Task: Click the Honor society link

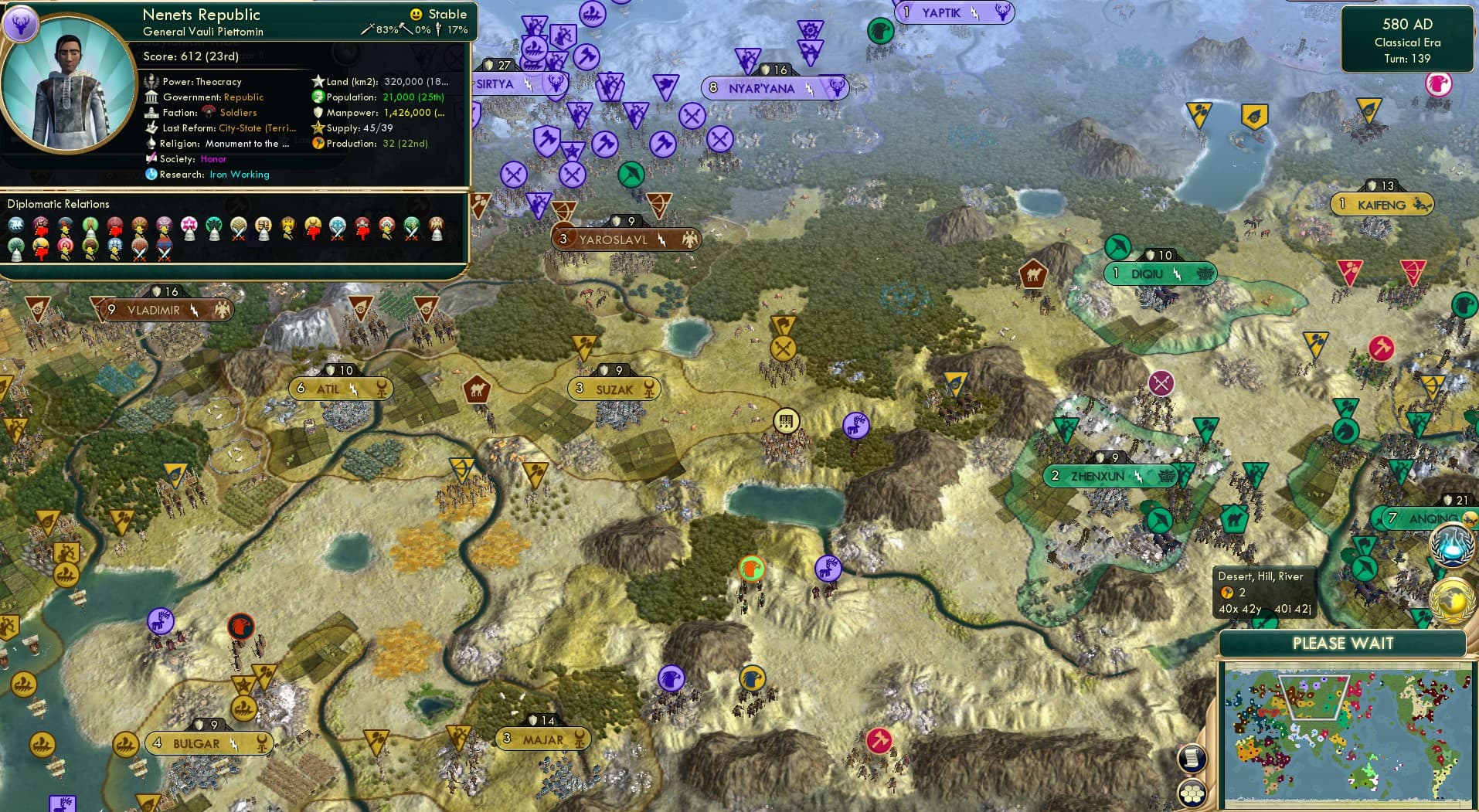Action: coord(216,159)
